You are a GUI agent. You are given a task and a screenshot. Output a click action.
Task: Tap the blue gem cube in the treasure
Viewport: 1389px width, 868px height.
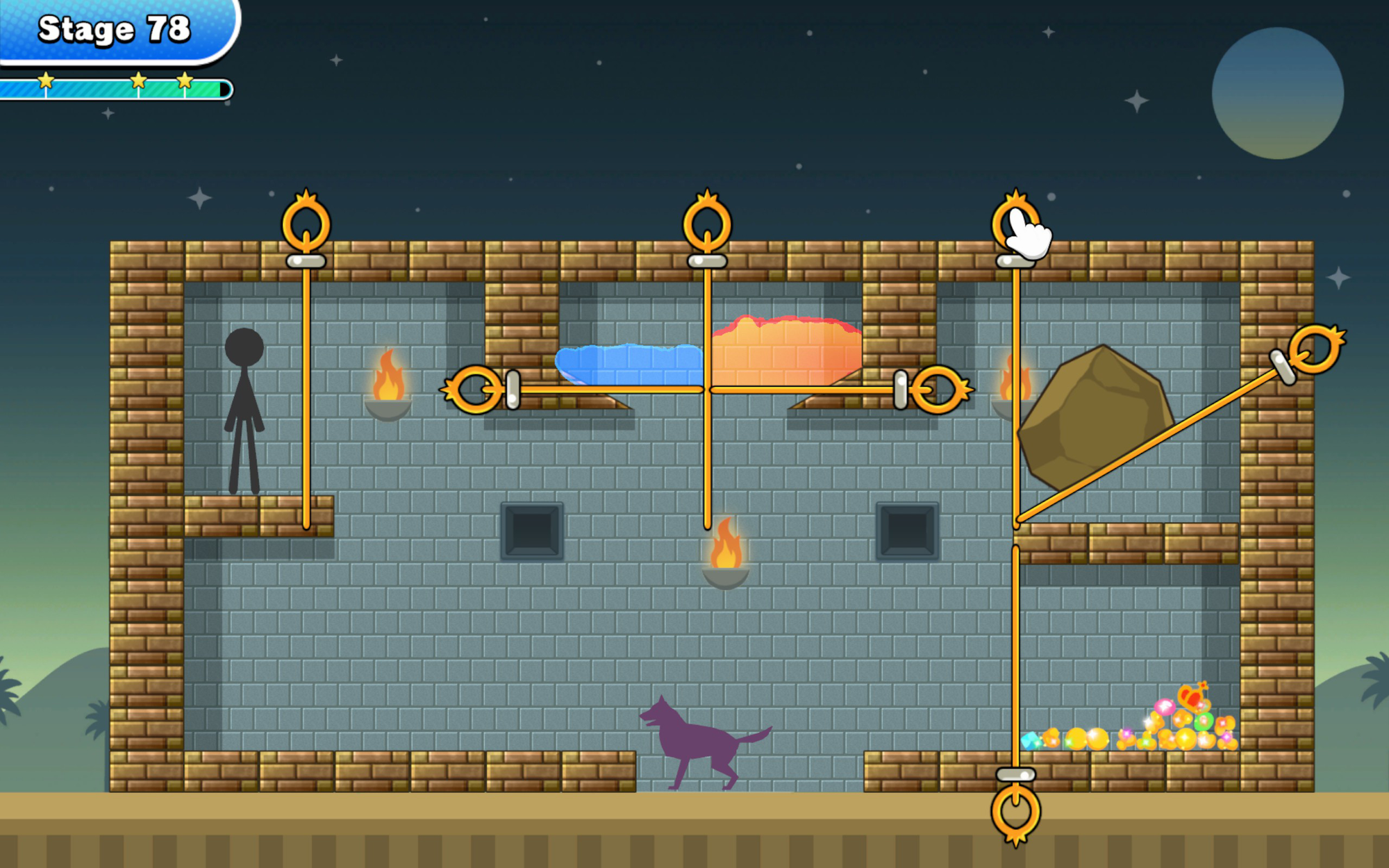click(x=1031, y=742)
